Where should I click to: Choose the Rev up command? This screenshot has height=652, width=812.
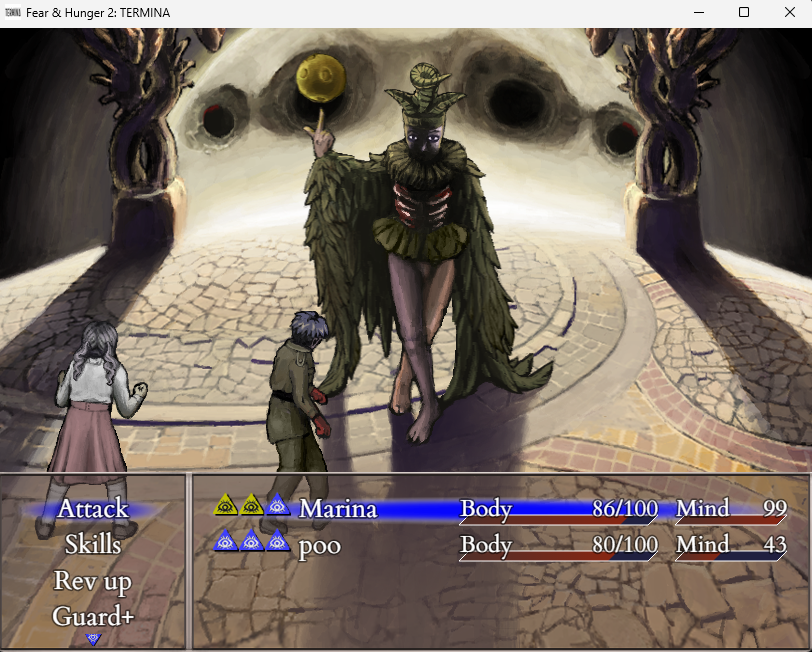click(93, 581)
